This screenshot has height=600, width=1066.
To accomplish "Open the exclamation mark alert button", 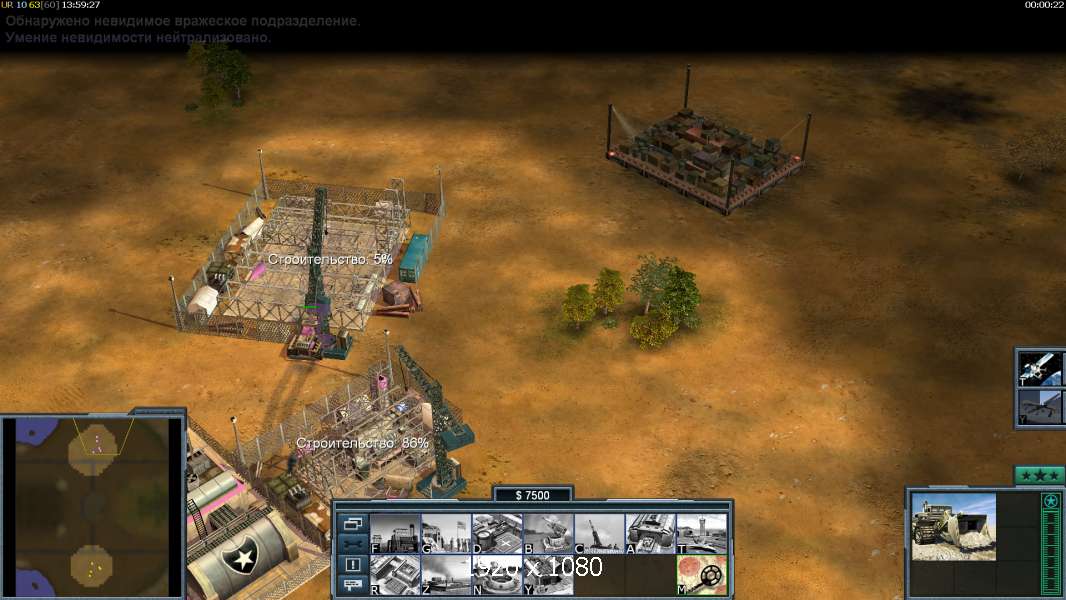I will point(353,565).
